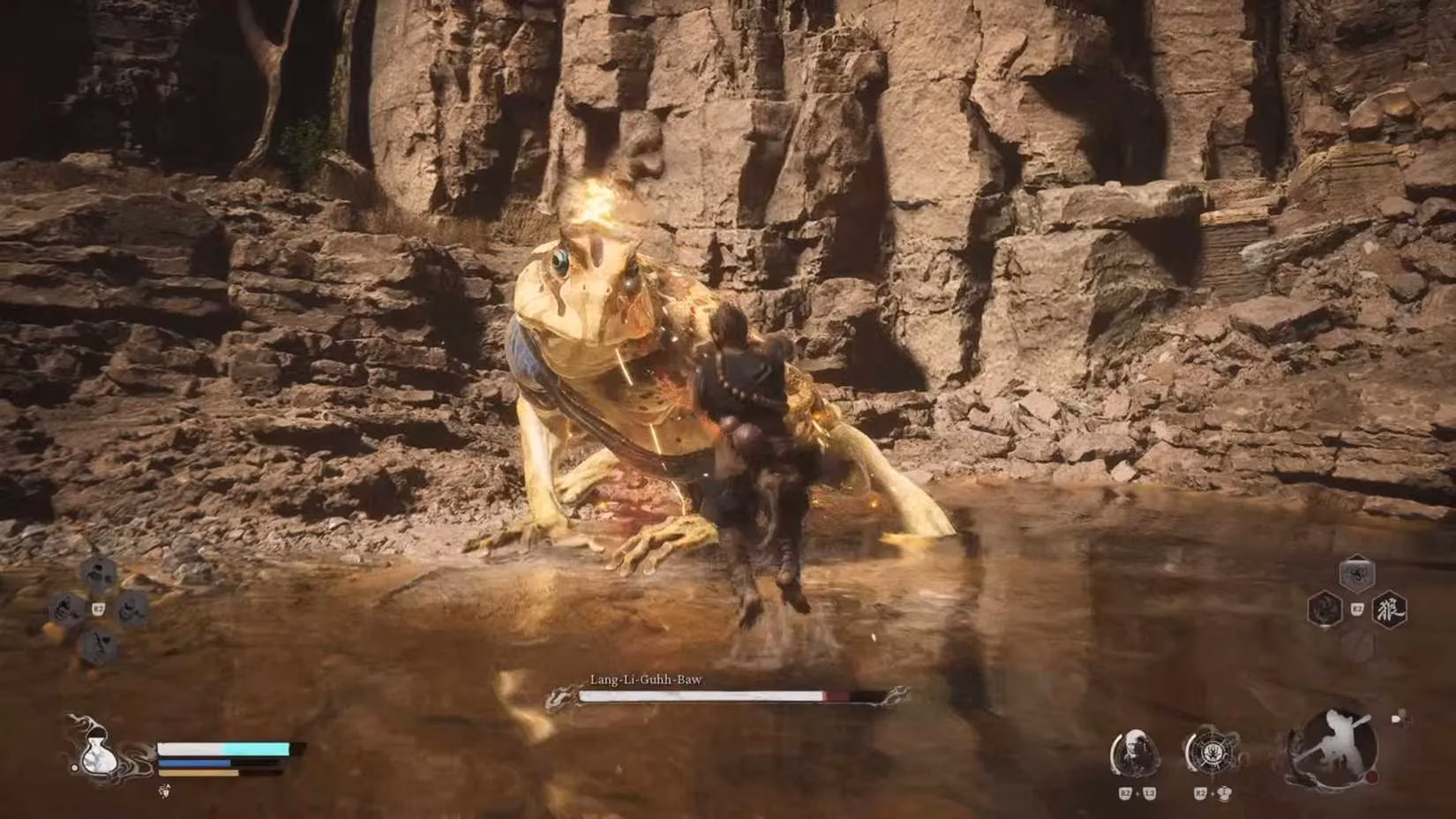Select the left spell icon of the wheel
Screen dimensions: 1456x819
click(x=65, y=606)
